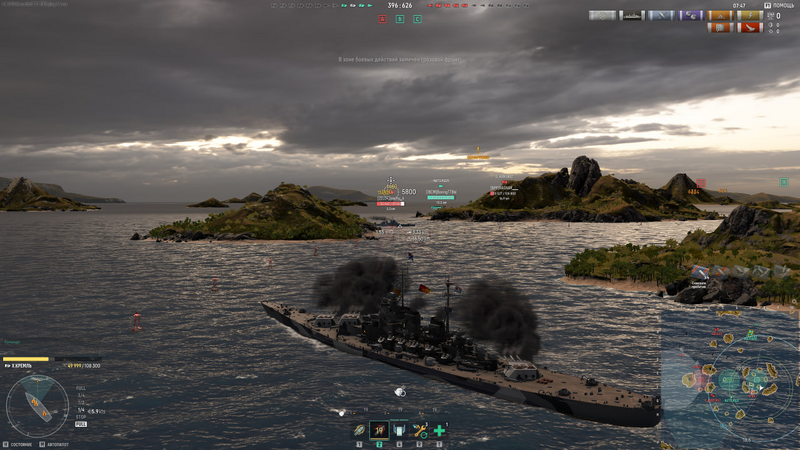Set engine telegraph to STOP
800x450 pixels.
pyautogui.click(x=81, y=418)
